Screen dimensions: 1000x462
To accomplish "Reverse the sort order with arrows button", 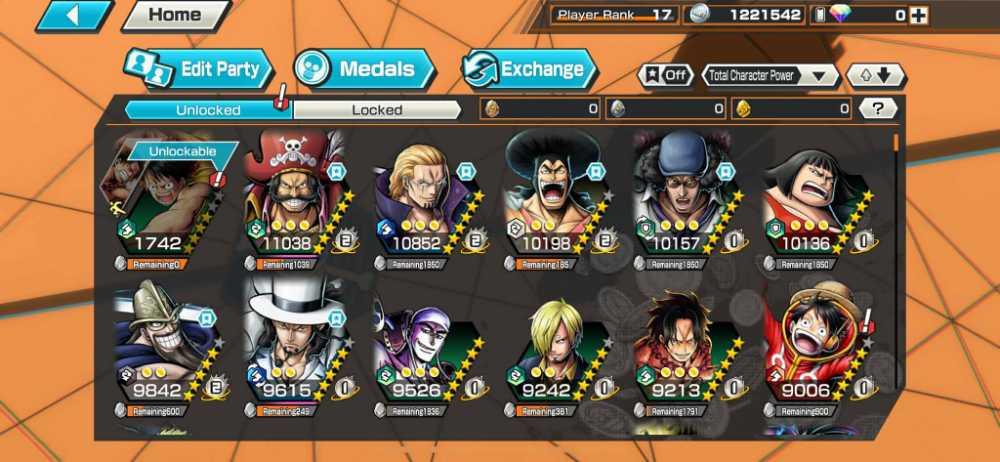I will click(875, 75).
